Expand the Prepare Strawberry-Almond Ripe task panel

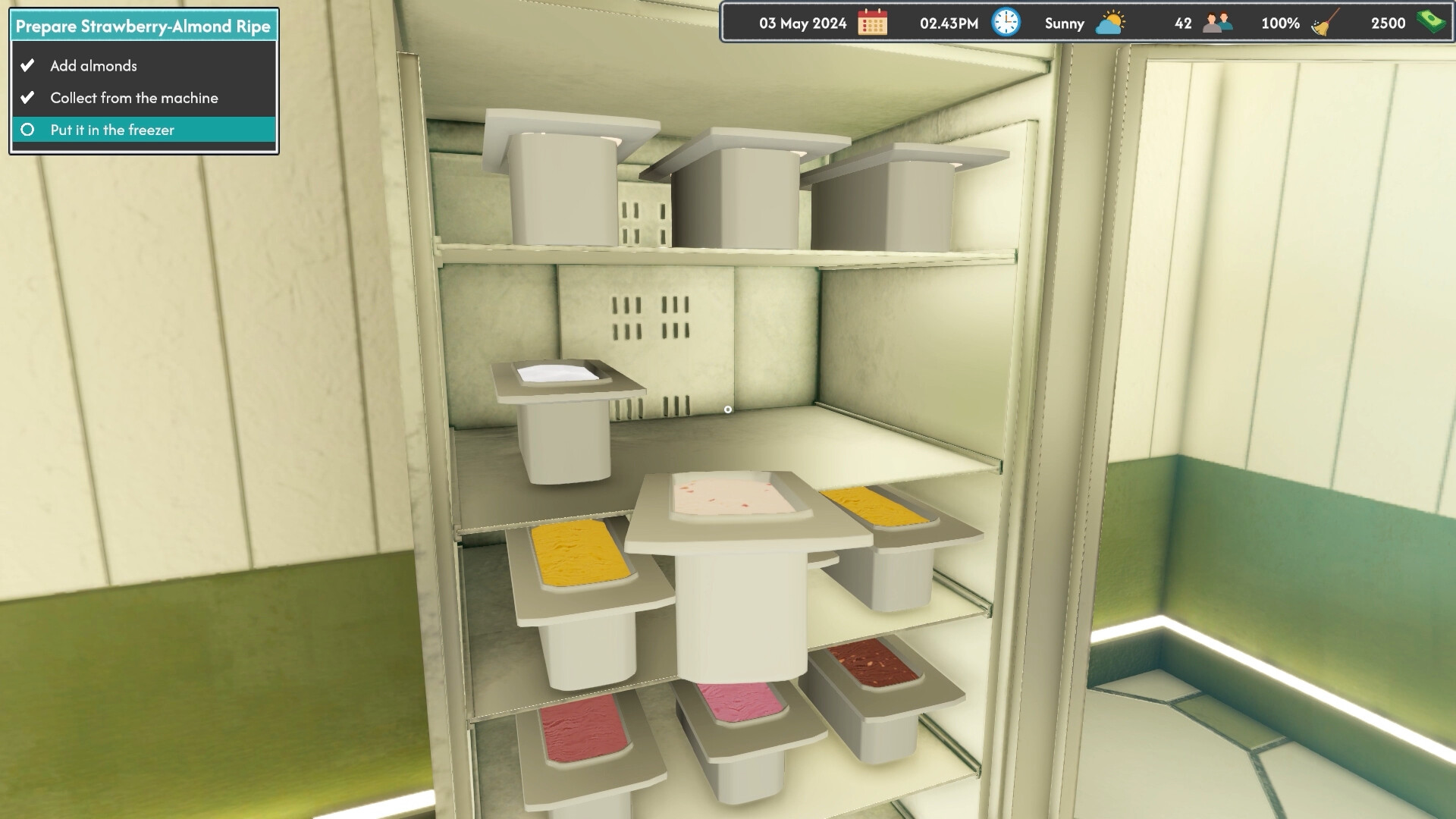143,25
